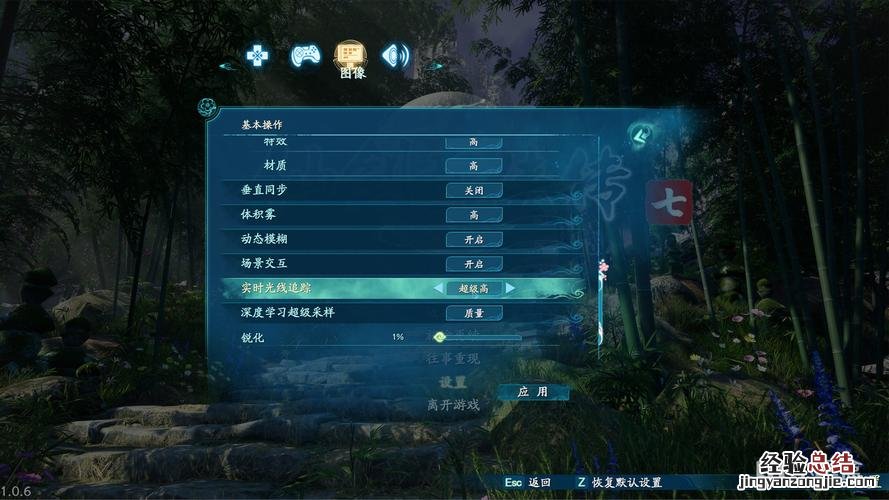The image size is (889, 500).
Task: Click the 锐化 sharpening slider handle
Action: [439, 337]
